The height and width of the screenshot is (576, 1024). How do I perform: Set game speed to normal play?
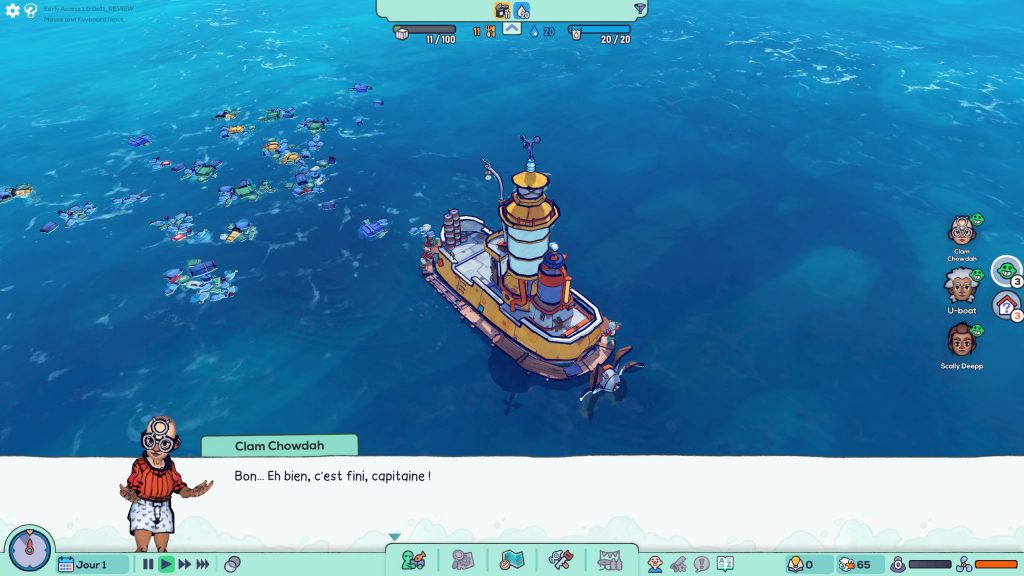coord(166,564)
